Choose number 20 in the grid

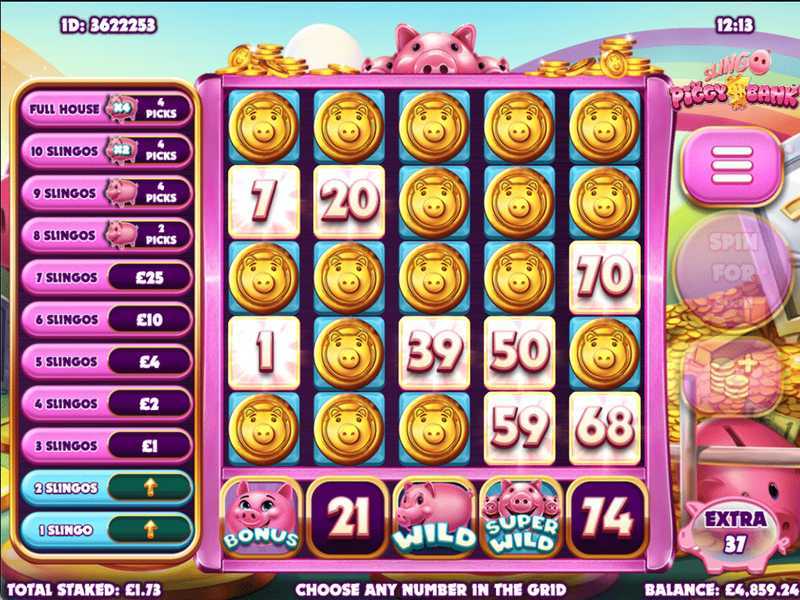tap(349, 201)
